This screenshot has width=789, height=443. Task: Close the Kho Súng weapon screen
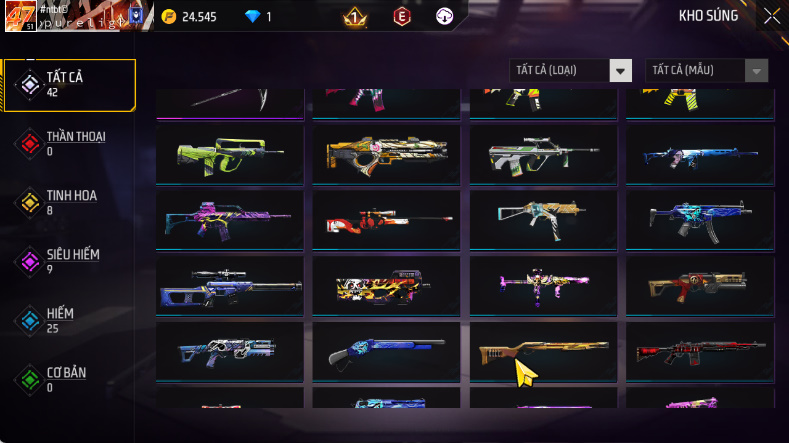[x=772, y=16]
